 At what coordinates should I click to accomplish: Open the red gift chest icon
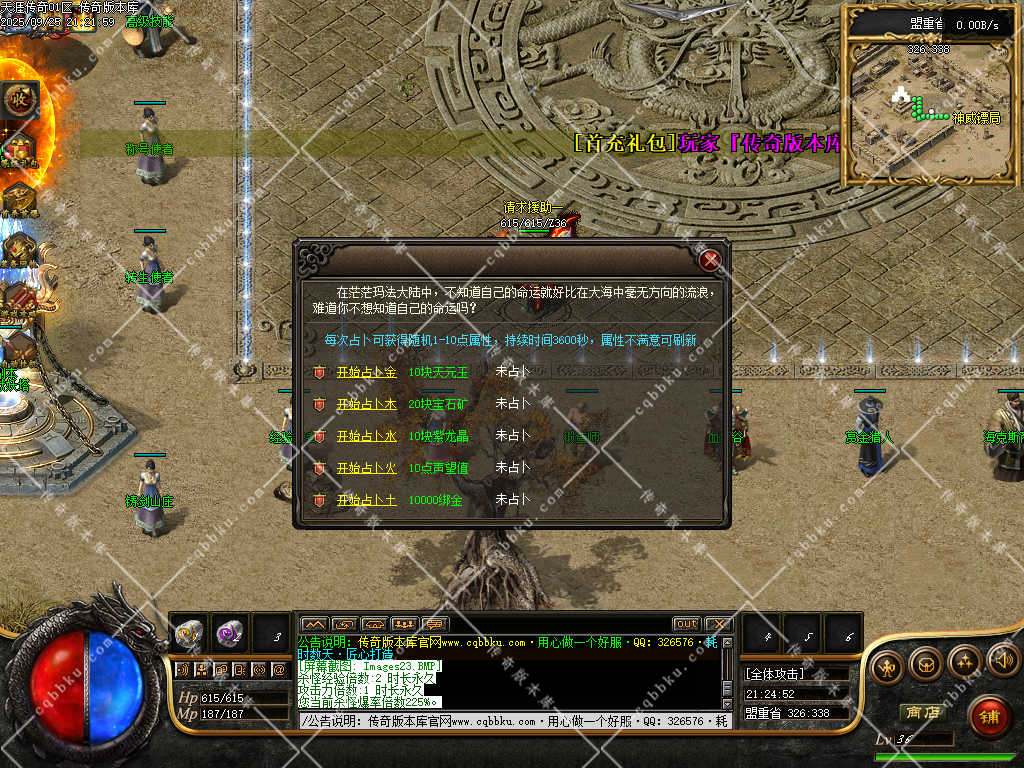pos(18,150)
